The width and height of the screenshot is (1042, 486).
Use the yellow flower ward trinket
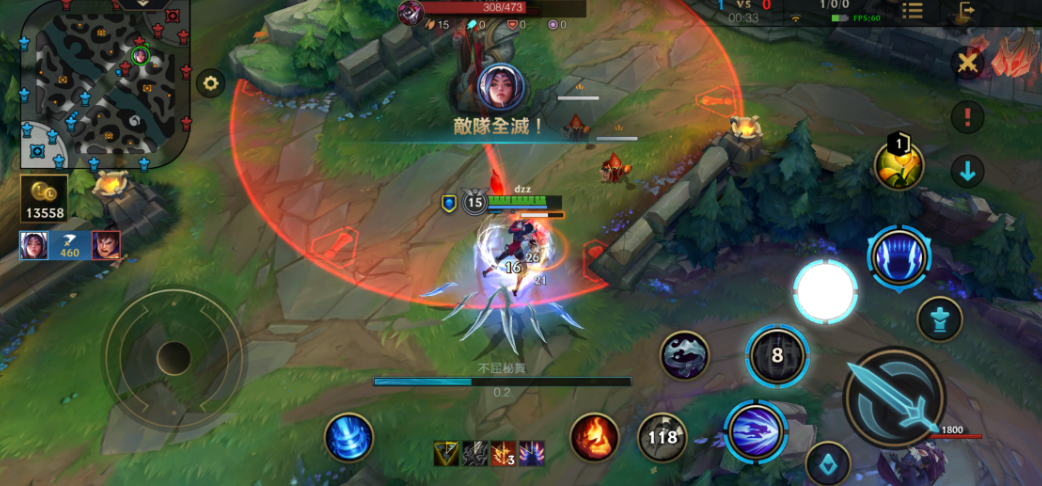tap(898, 165)
